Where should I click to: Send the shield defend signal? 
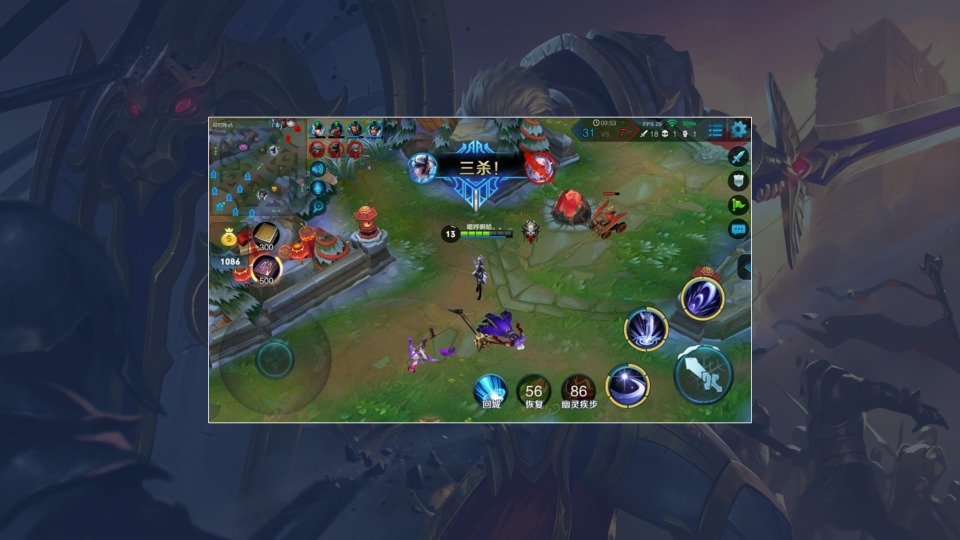click(738, 181)
